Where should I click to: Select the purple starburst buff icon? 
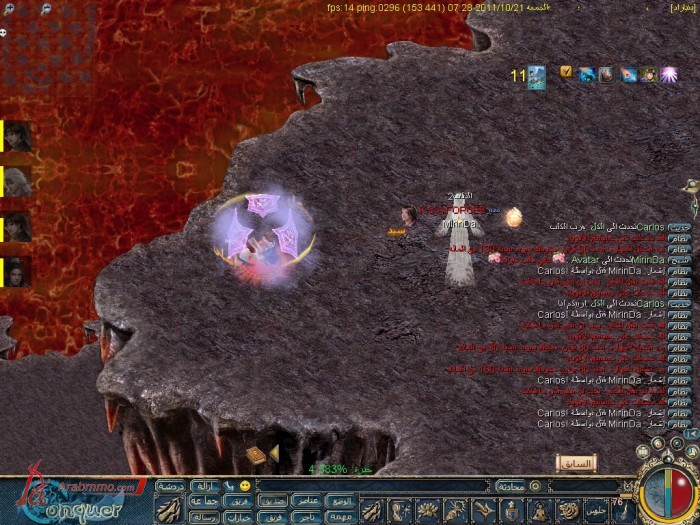click(669, 74)
